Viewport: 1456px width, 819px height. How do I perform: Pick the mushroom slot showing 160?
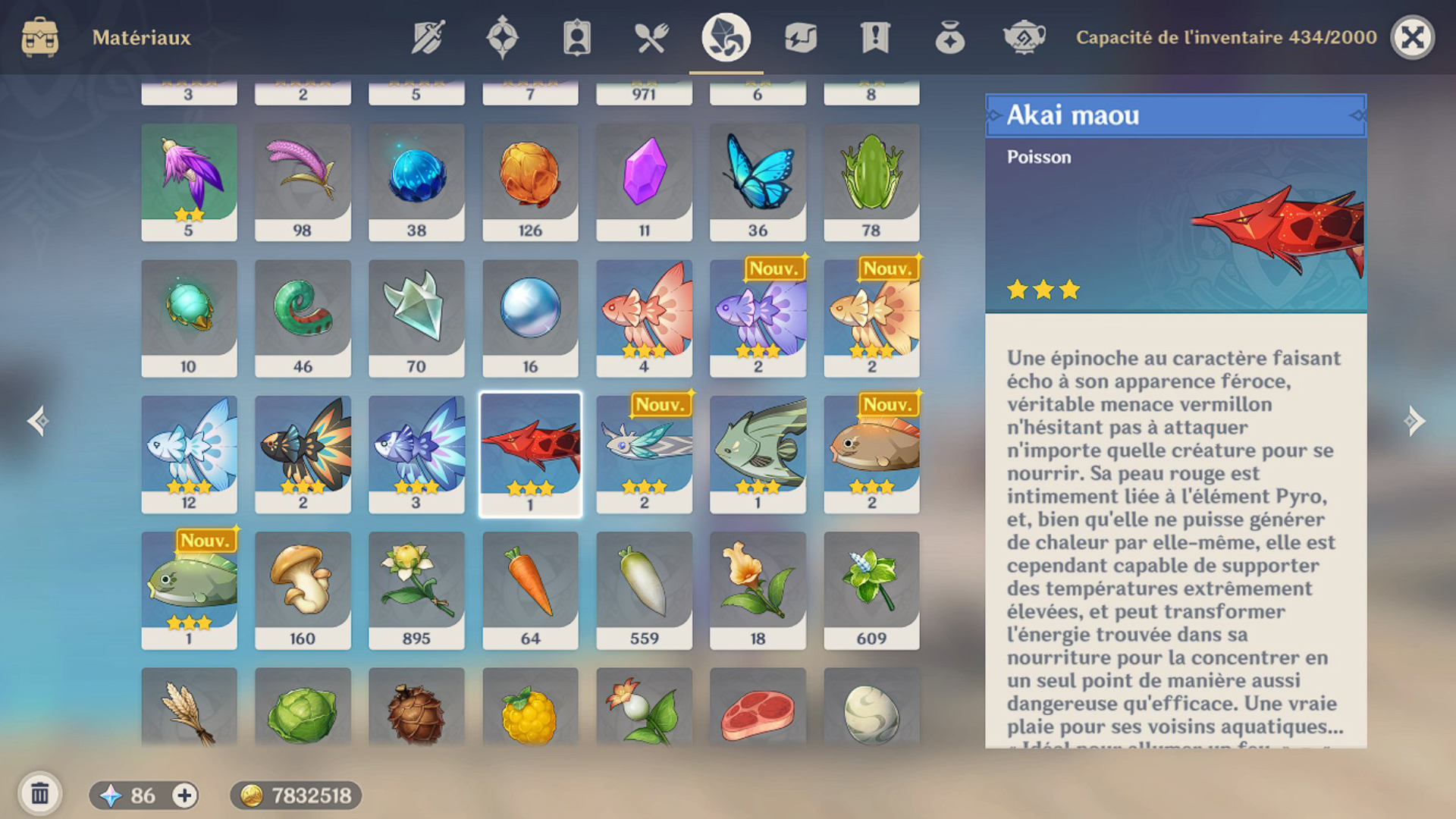[303, 590]
